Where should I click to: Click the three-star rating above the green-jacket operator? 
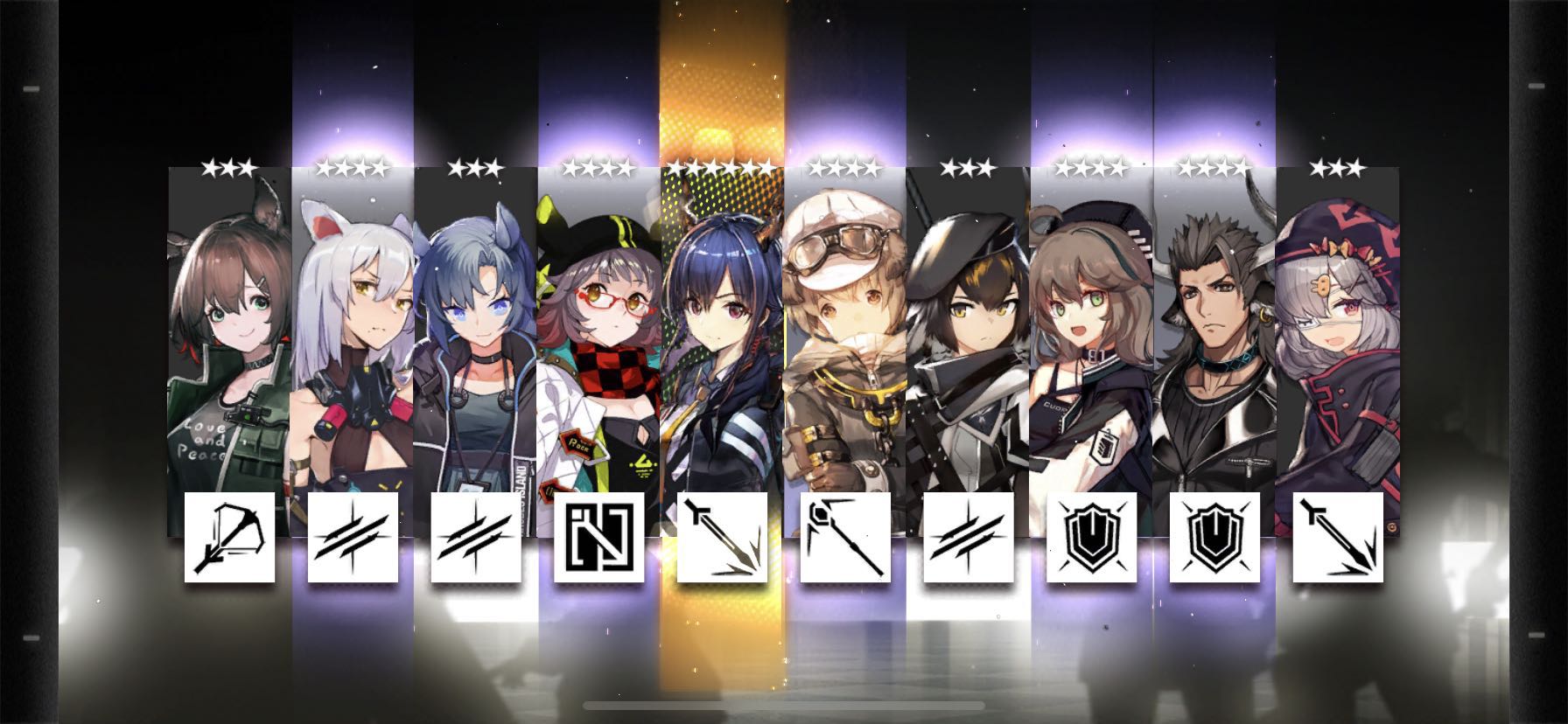(227, 166)
